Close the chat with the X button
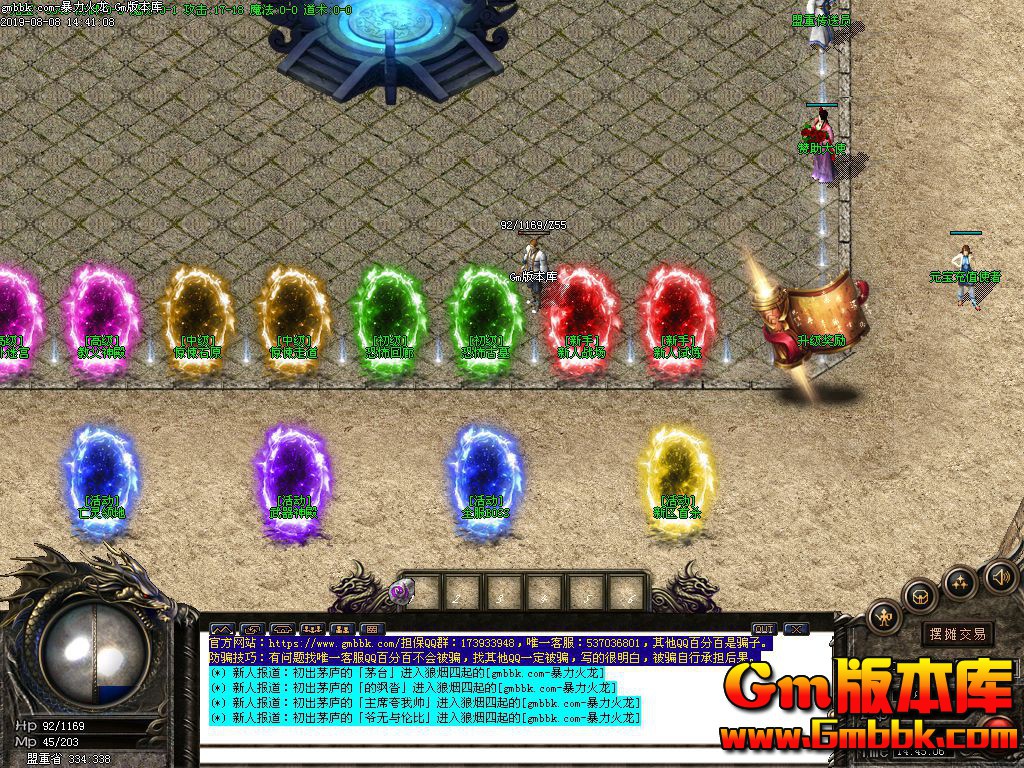Viewport: 1024px width, 768px height. coord(796,629)
